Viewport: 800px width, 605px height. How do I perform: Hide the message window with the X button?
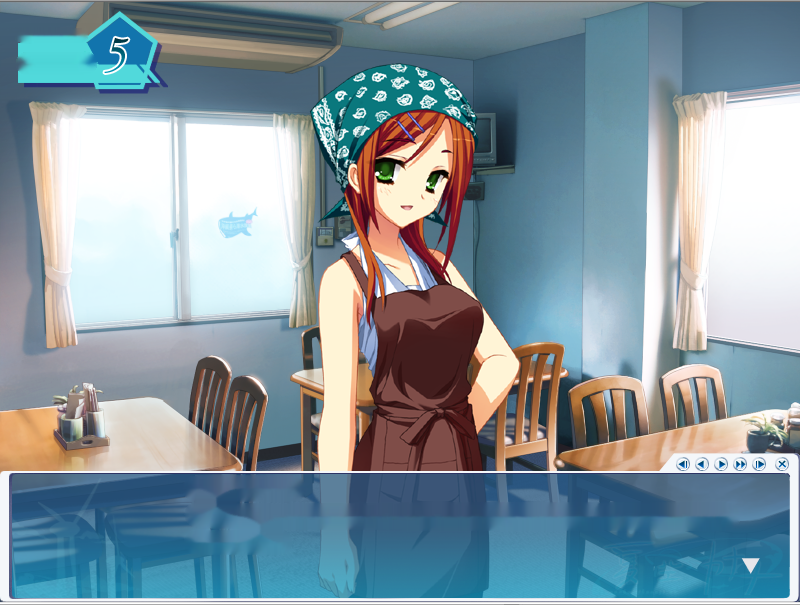[x=782, y=464]
